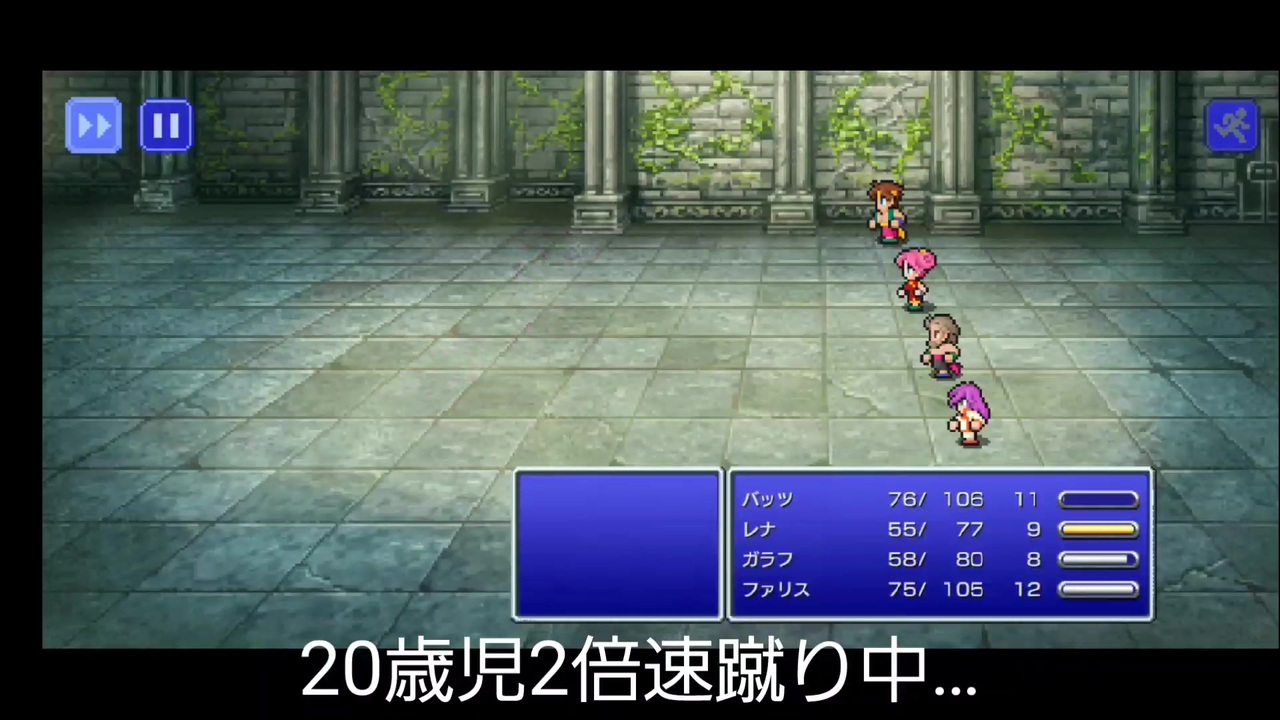
Task: Select ファリス in the party status list
Action: coord(775,590)
